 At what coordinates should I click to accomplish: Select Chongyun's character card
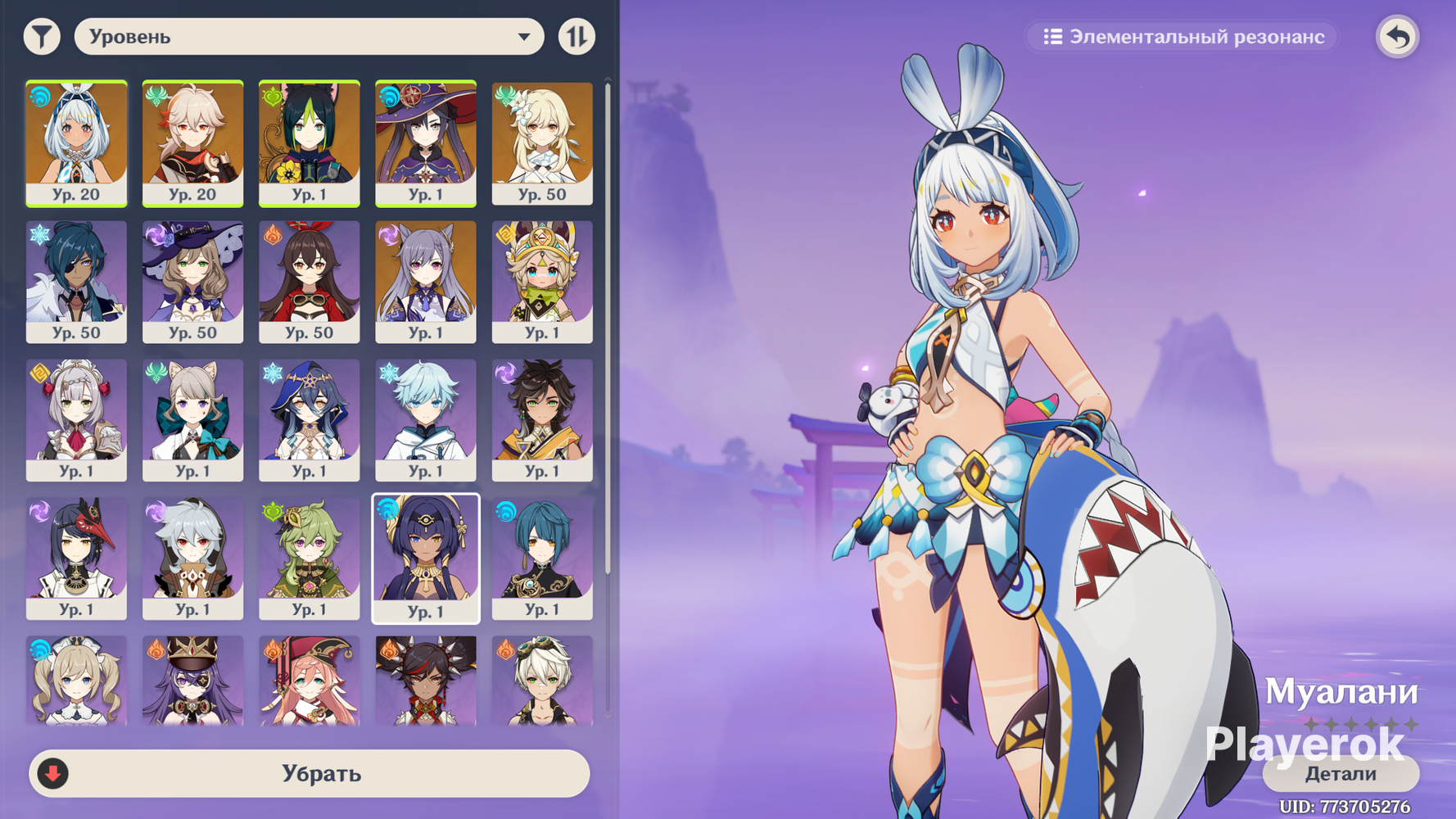pyautogui.click(x=426, y=419)
